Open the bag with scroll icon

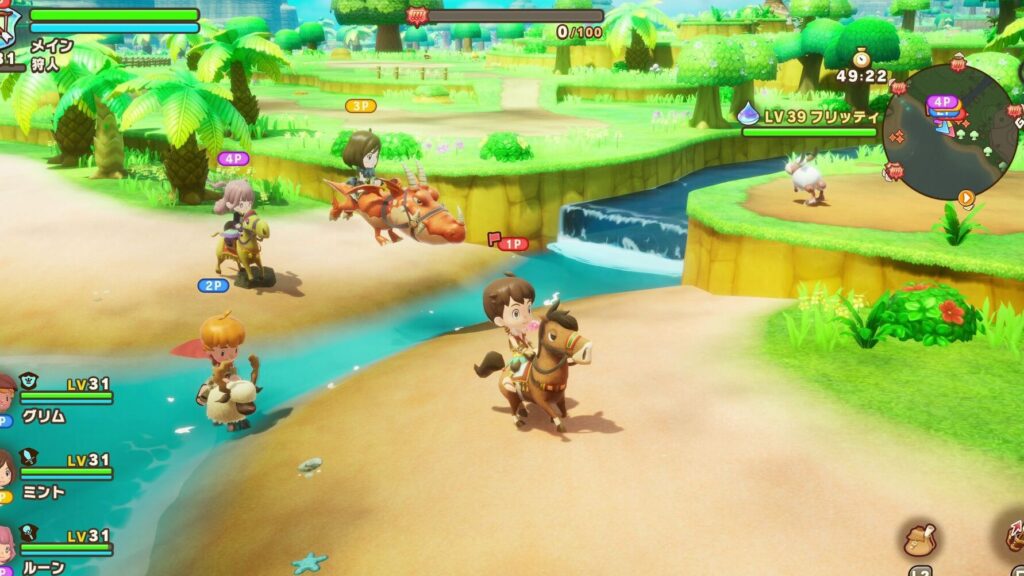point(919,541)
